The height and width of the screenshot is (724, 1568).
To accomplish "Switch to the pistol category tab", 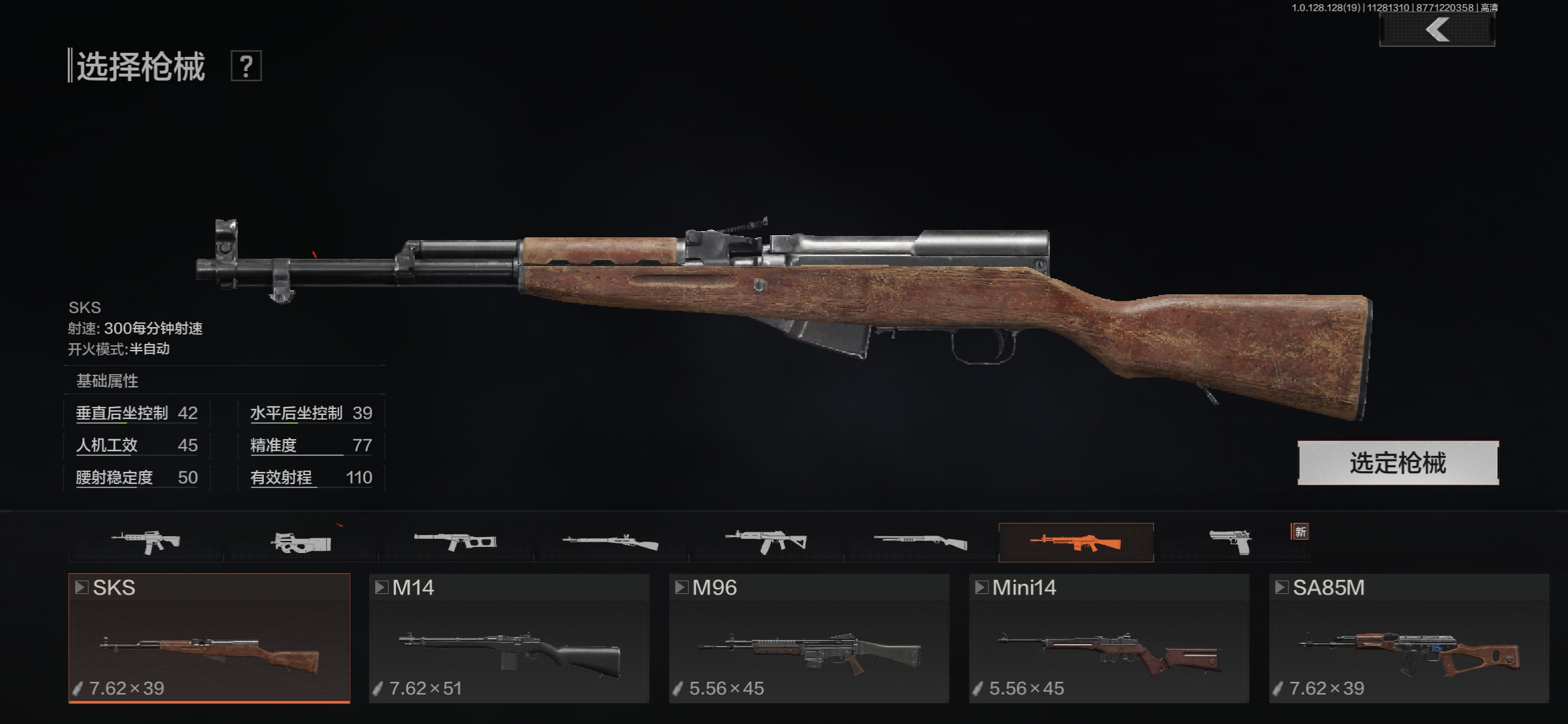I will pos(1230,542).
